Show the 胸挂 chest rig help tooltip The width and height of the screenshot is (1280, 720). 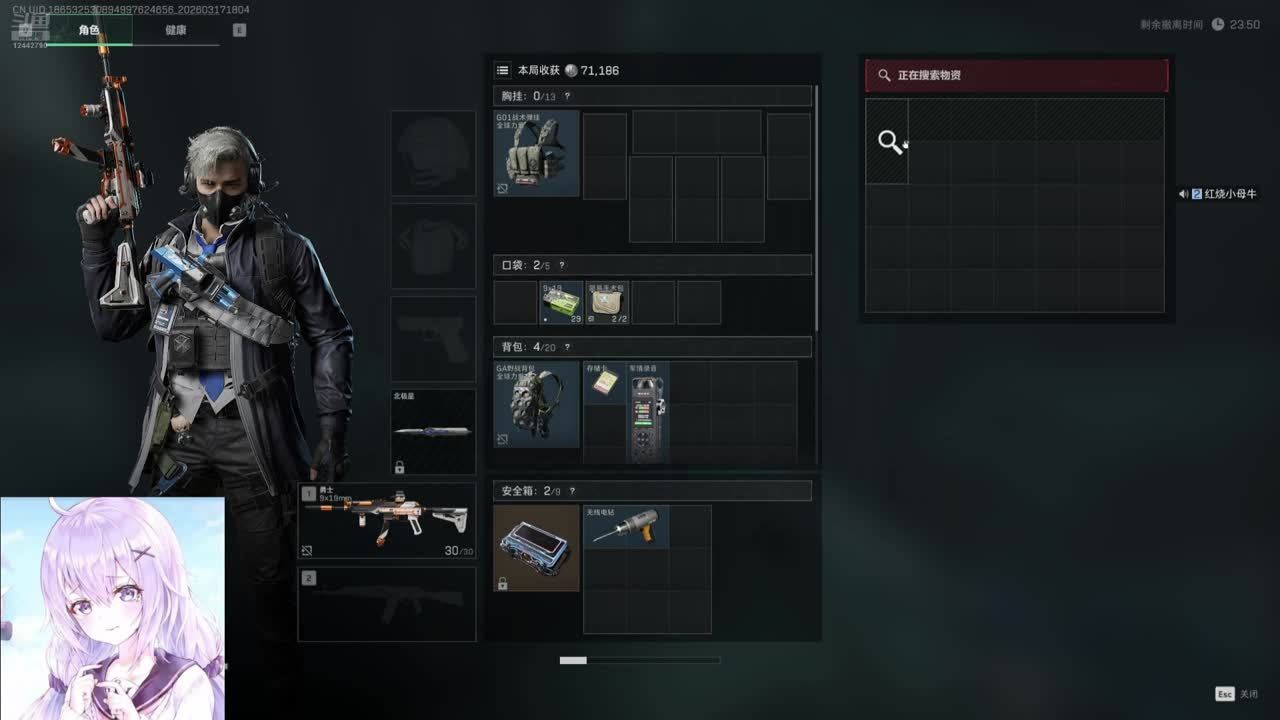coord(567,96)
